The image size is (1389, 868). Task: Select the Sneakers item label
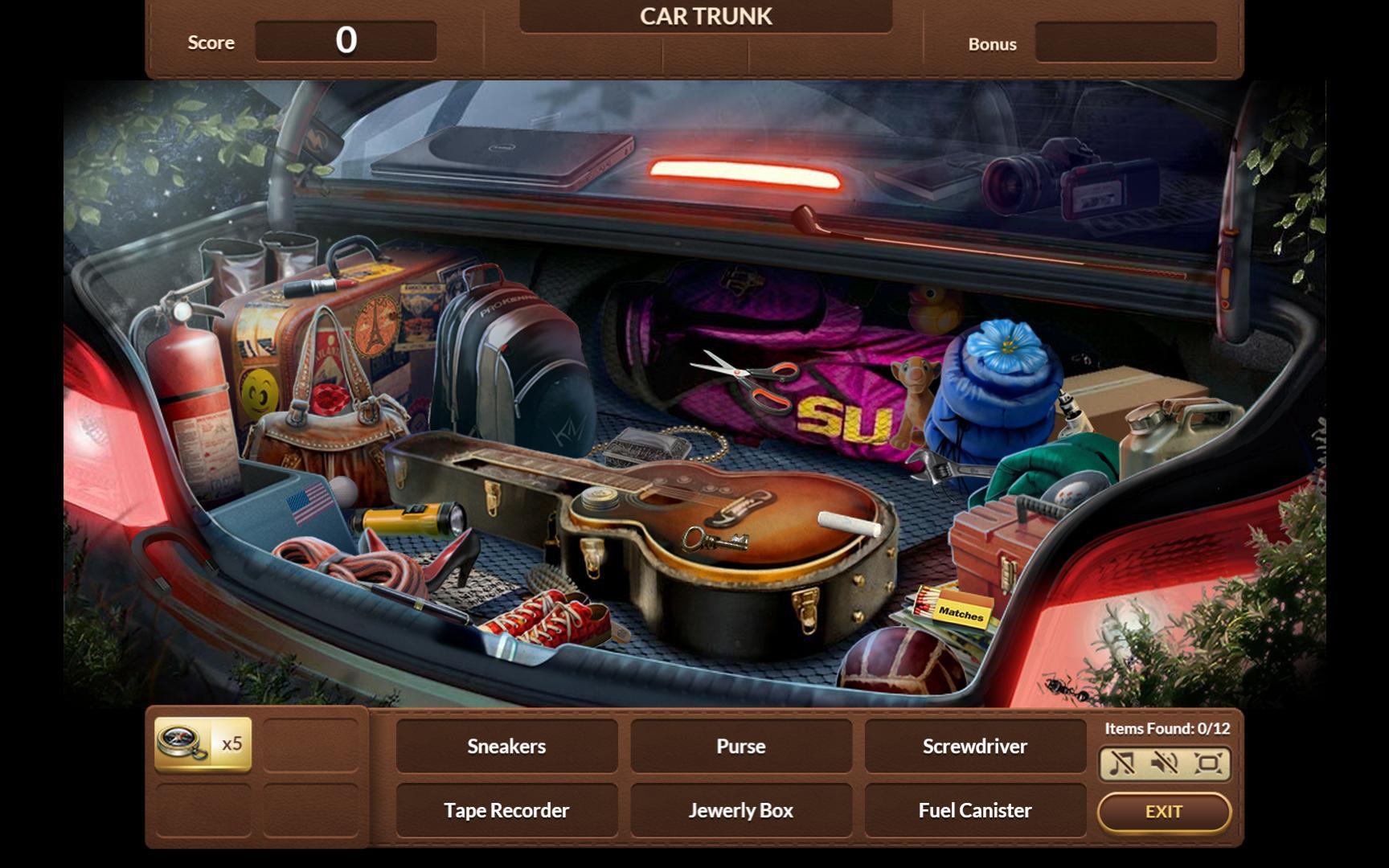(x=506, y=746)
